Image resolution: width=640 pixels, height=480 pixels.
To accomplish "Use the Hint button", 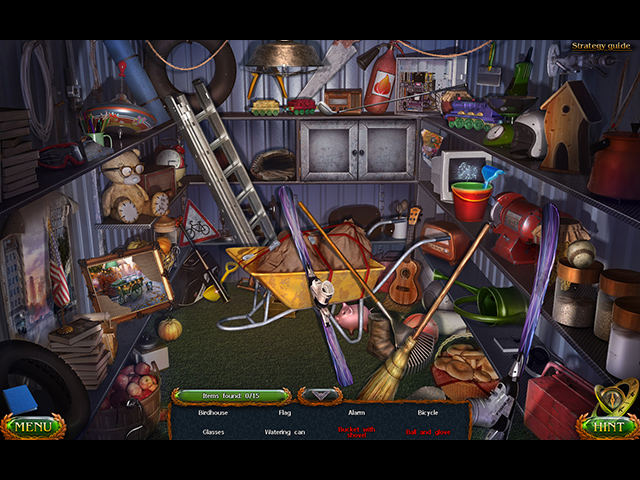I will (608, 426).
